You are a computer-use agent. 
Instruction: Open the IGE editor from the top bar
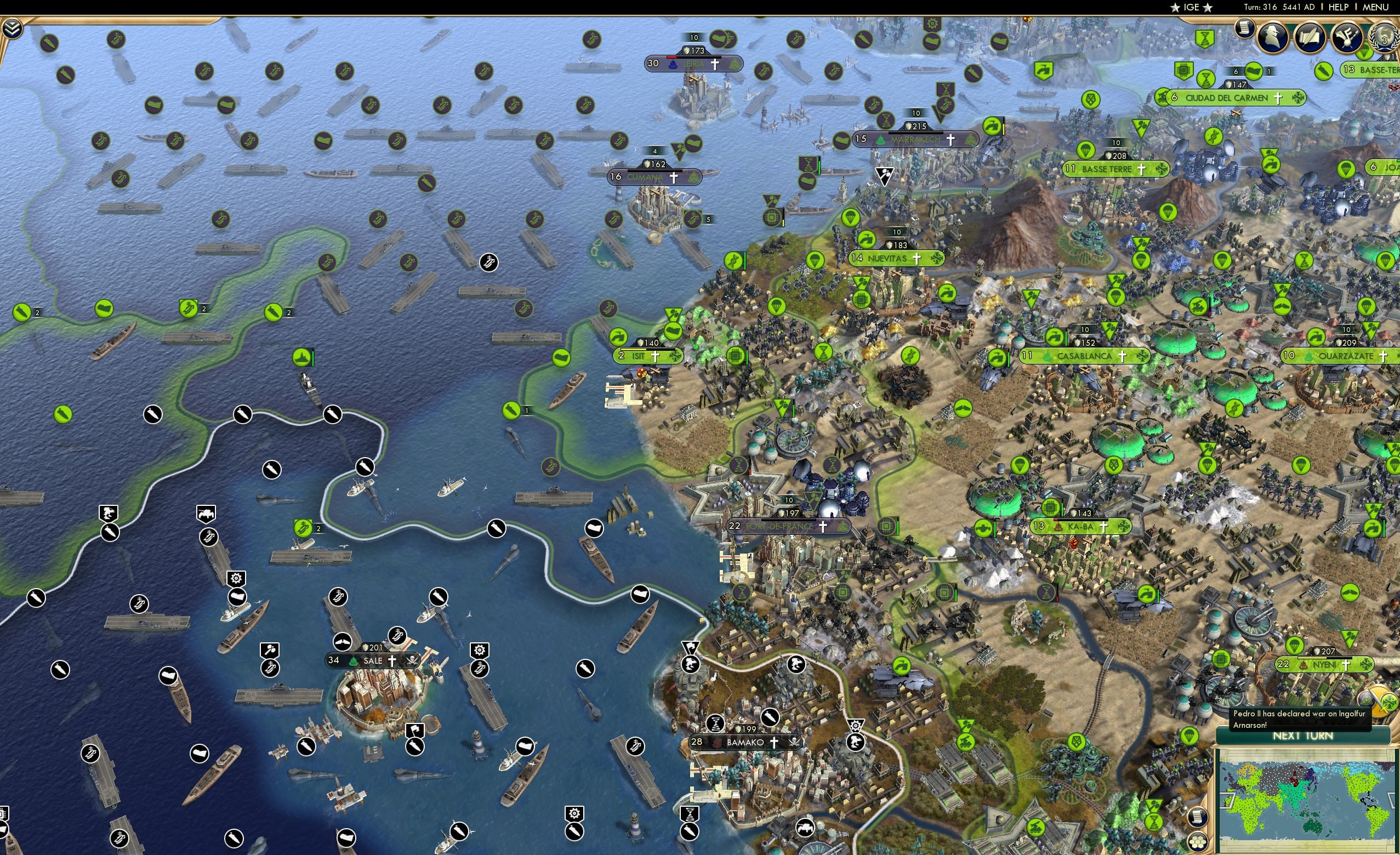pyautogui.click(x=1191, y=7)
